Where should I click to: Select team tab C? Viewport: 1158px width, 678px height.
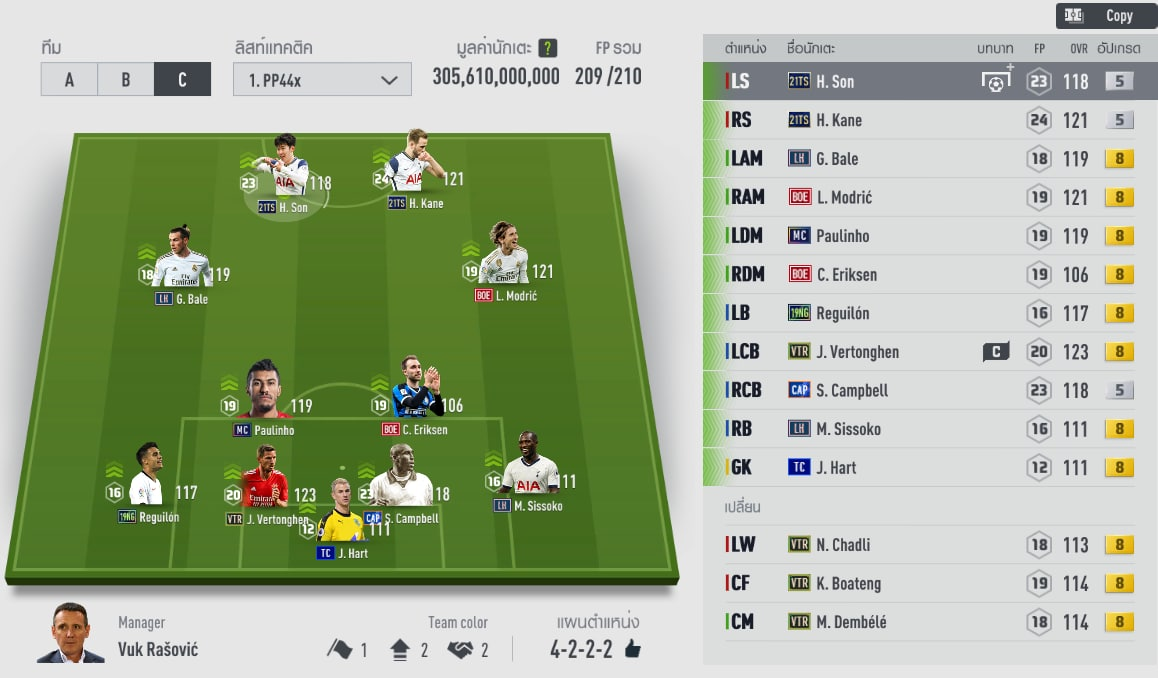tap(182, 79)
